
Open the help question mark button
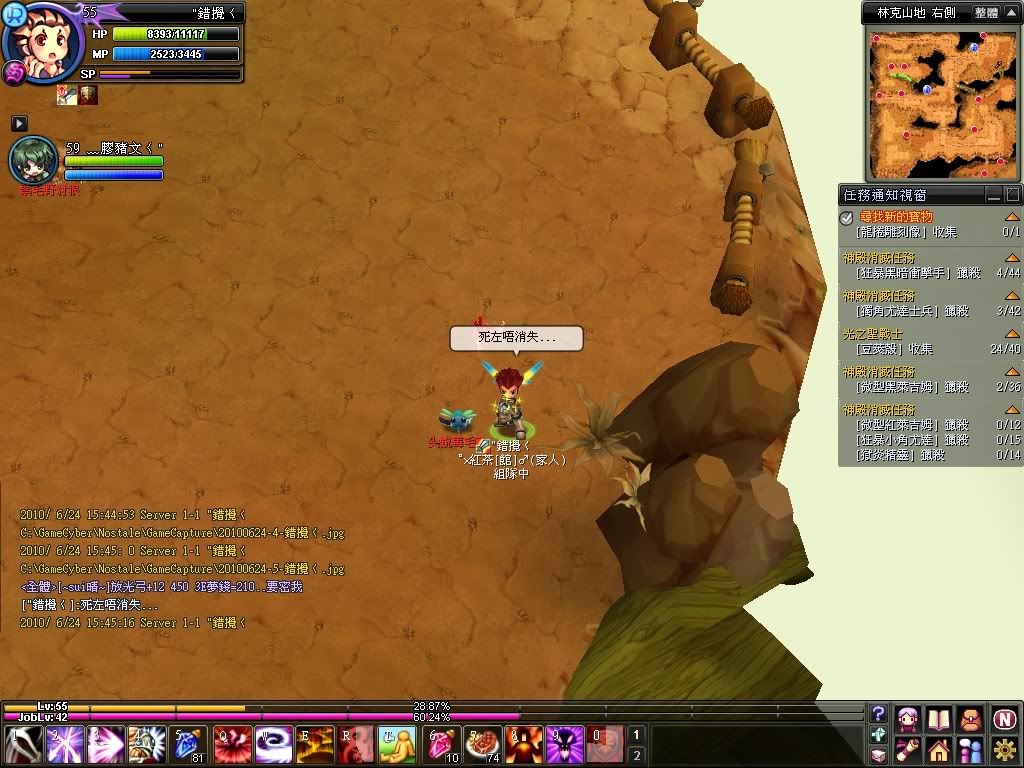point(879,713)
